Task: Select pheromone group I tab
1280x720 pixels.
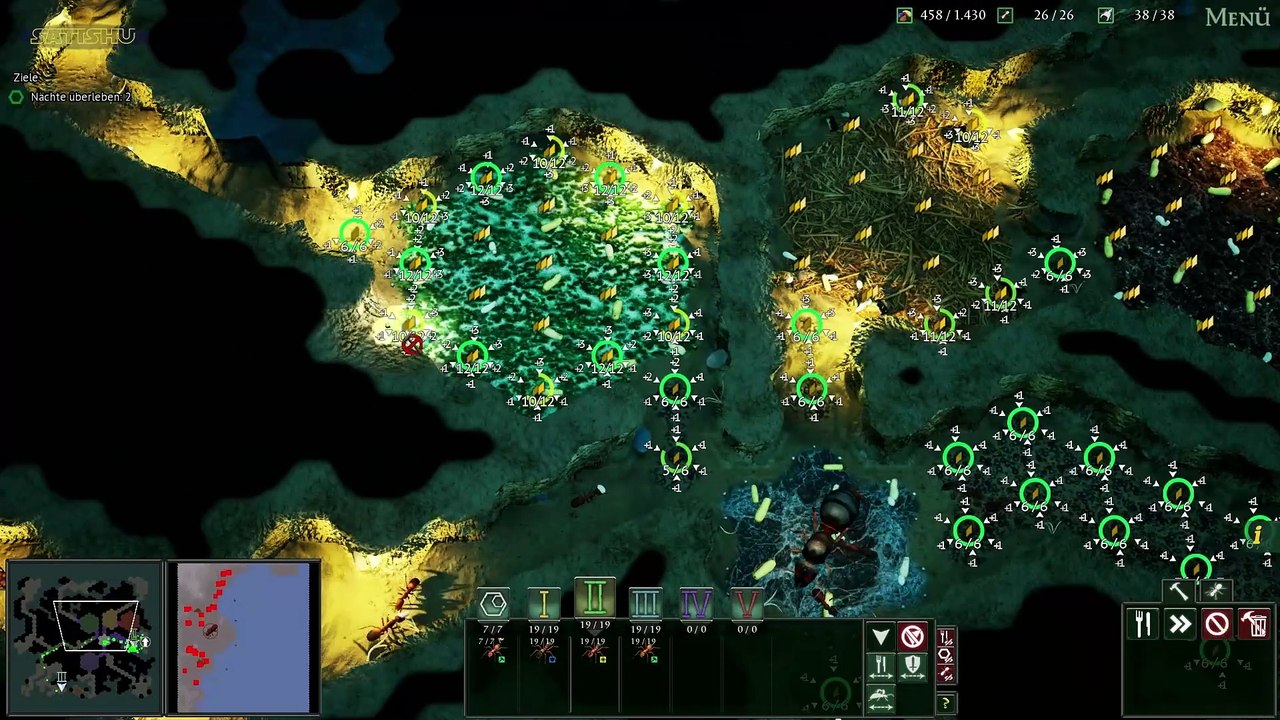Action: (544, 602)
